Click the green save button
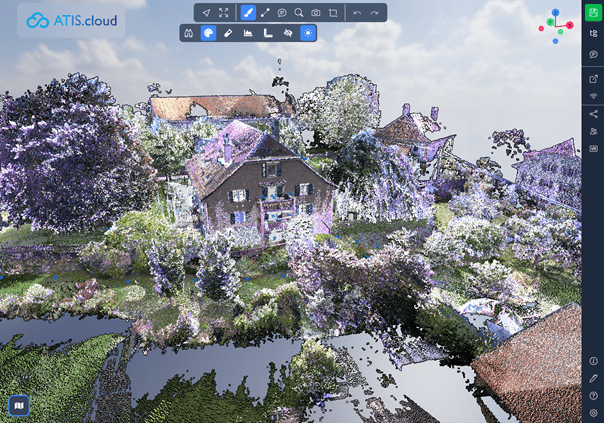This screenshot has width=604, height=423. (594, 12)
